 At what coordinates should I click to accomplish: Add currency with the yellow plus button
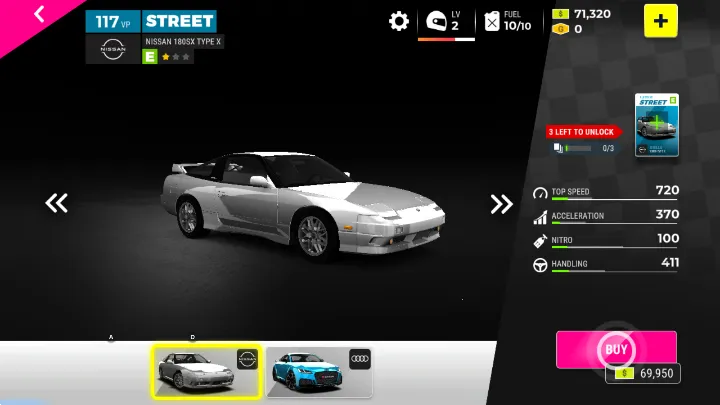point(660,21)
